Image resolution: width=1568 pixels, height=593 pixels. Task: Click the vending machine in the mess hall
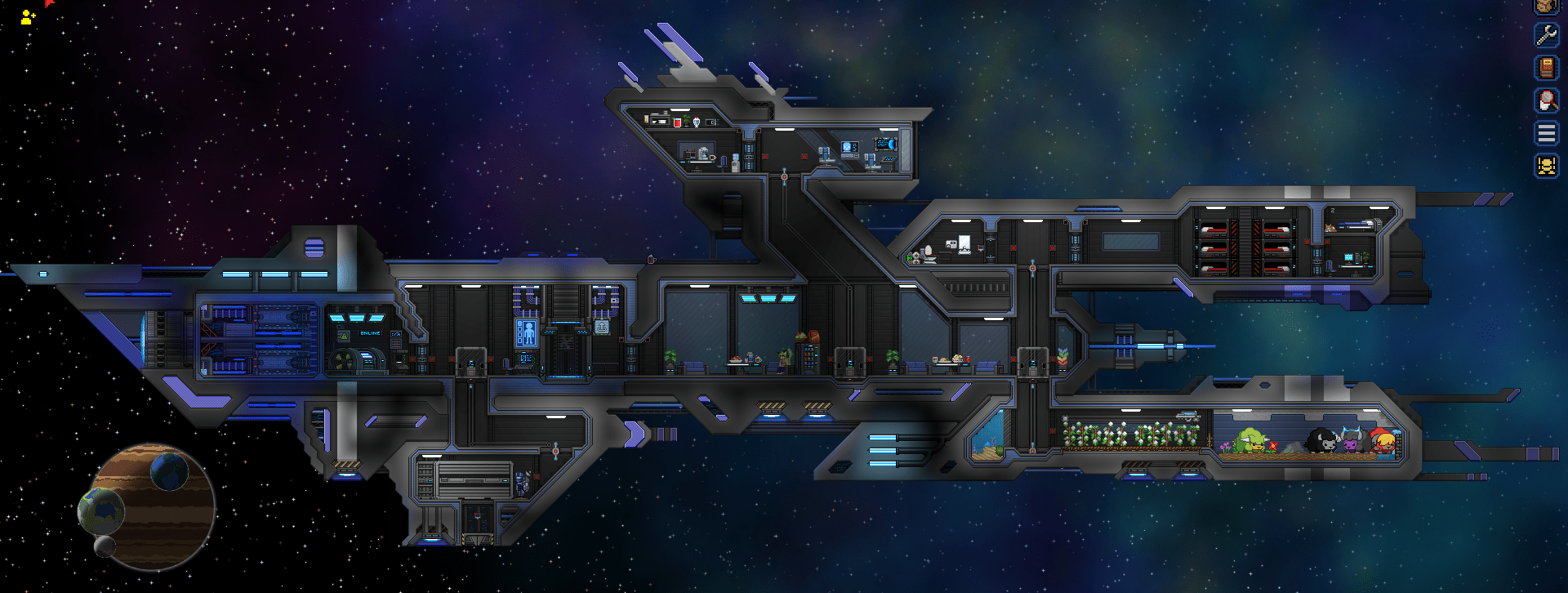point(808,359)
